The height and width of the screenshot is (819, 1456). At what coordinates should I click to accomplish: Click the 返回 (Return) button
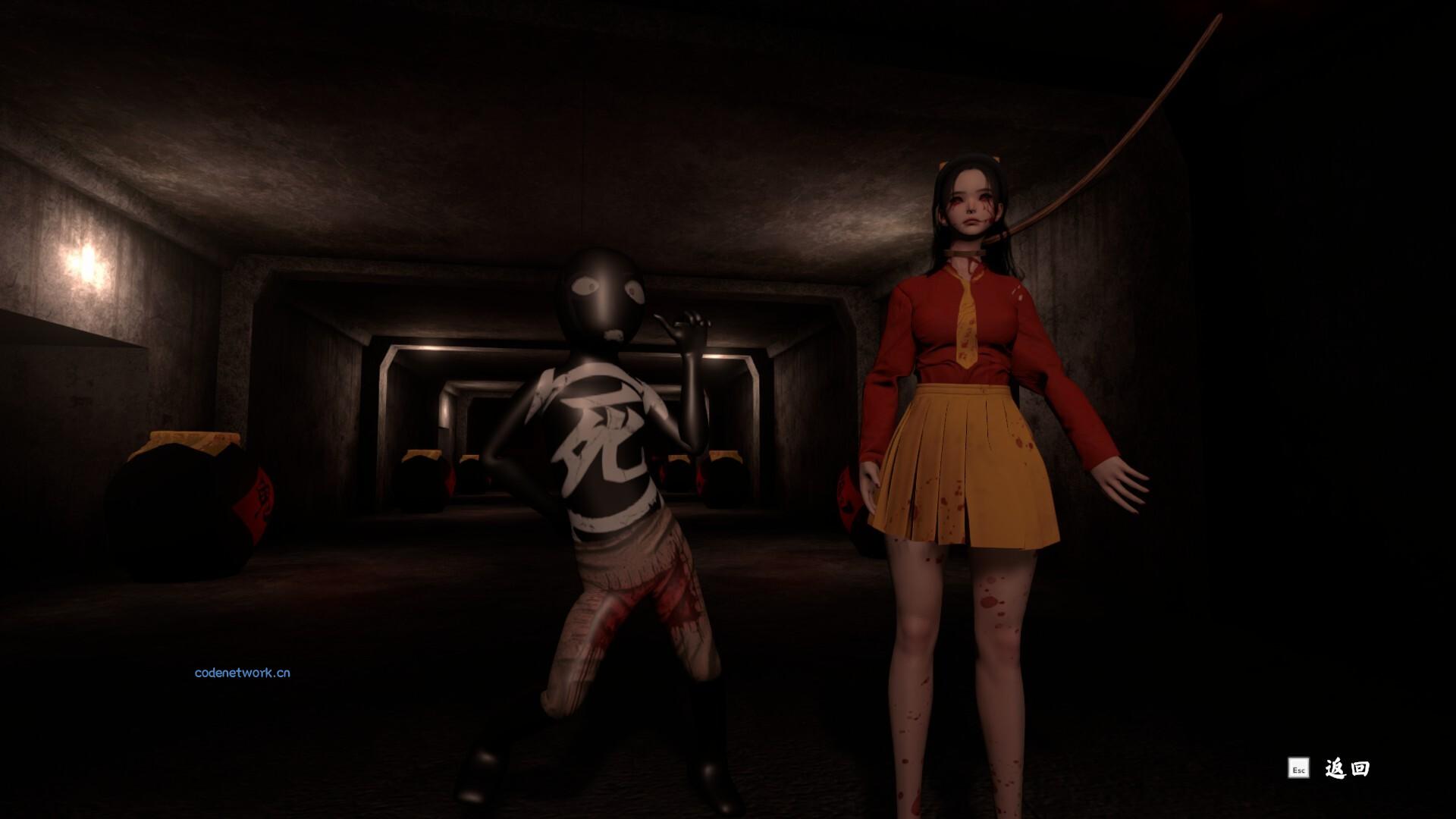pos(1346,768)
